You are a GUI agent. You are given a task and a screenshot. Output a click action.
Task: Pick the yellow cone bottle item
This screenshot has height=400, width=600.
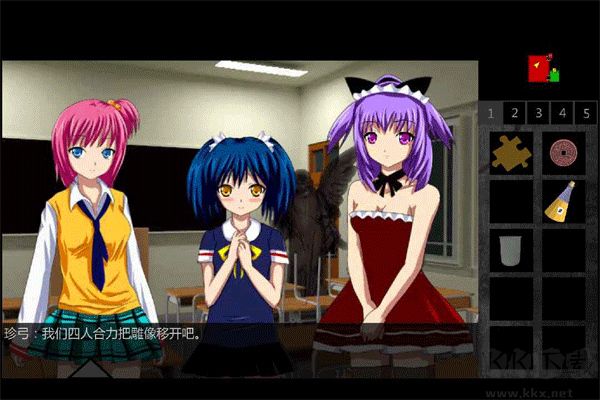(561, 202)
